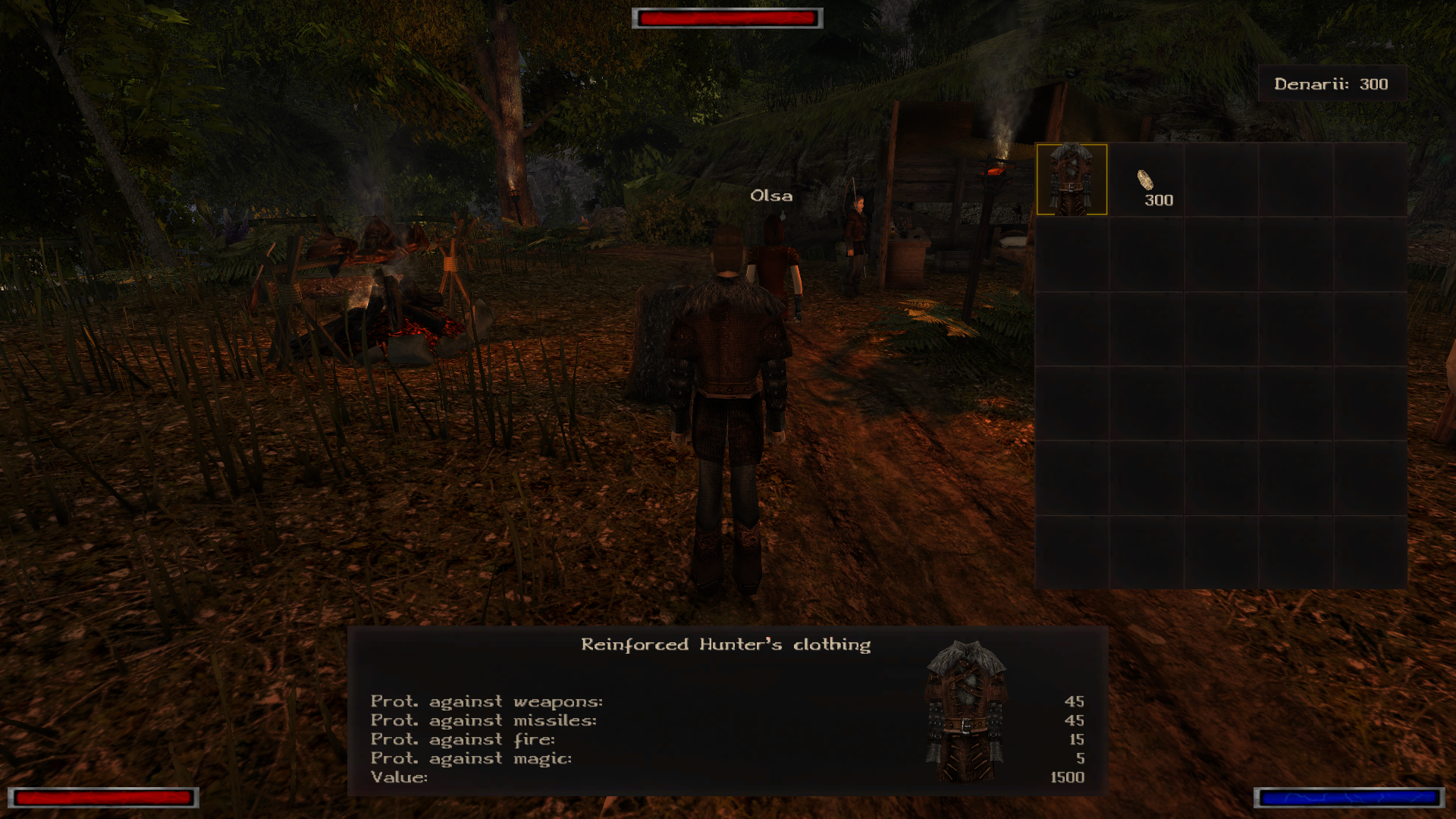This screenshot has height=819, width=1456.
Task: Select the Reinforced Hunter's clothing slot
Action: coord(1072,180)
